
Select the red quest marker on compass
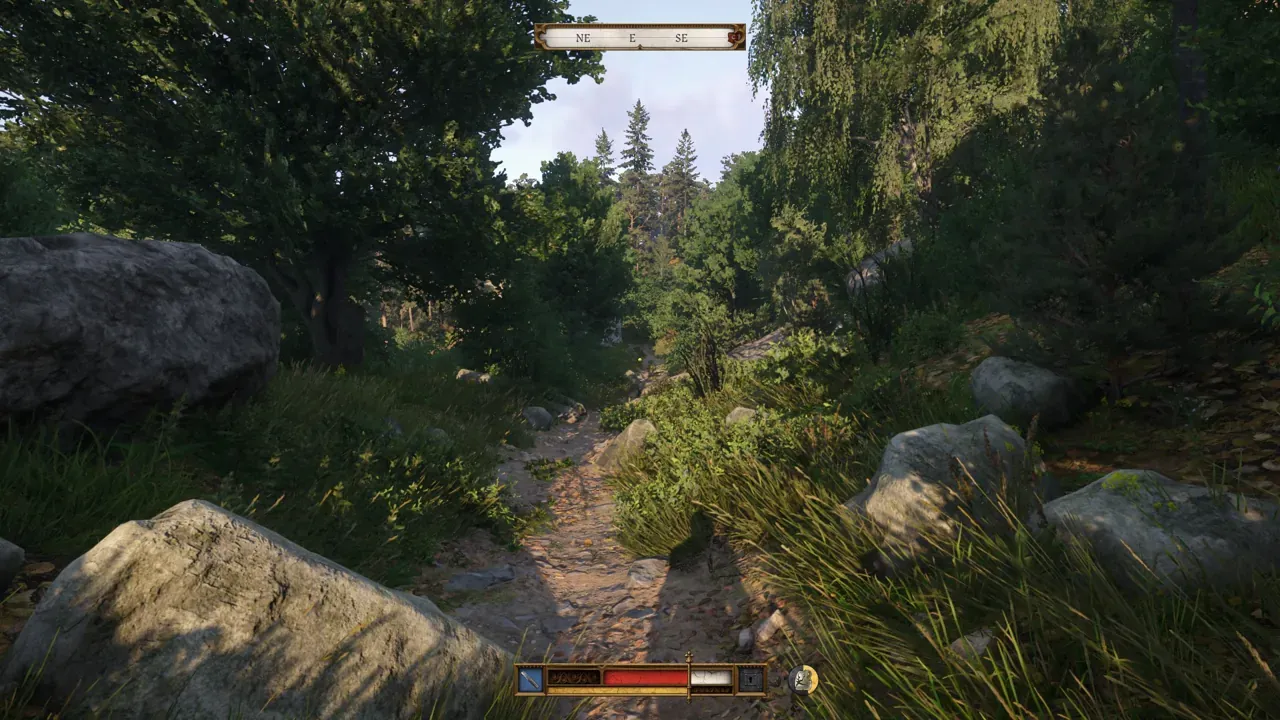pyautogui.click(x=736, y=38)
